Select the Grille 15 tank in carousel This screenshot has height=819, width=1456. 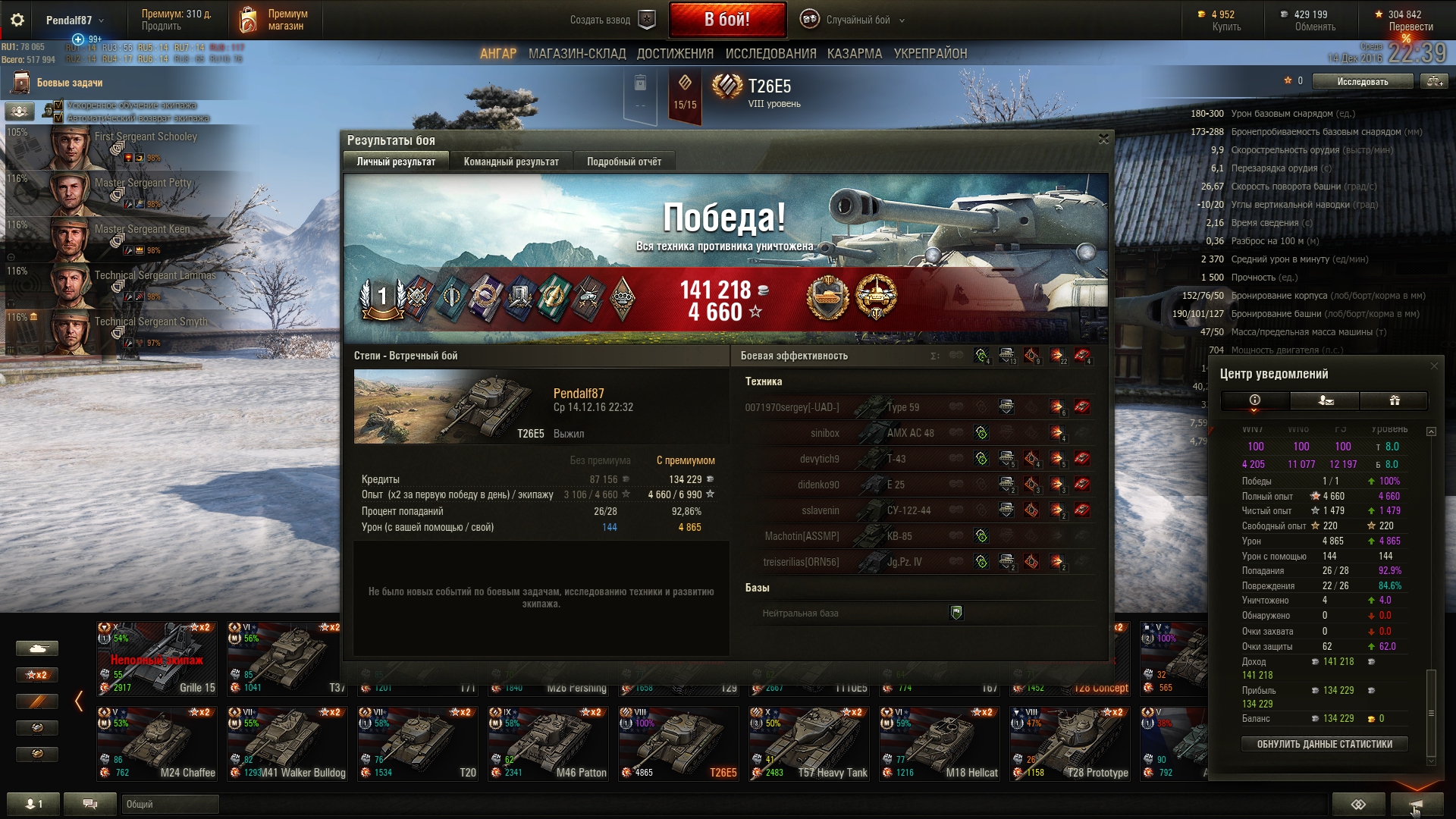click(157, 658)
